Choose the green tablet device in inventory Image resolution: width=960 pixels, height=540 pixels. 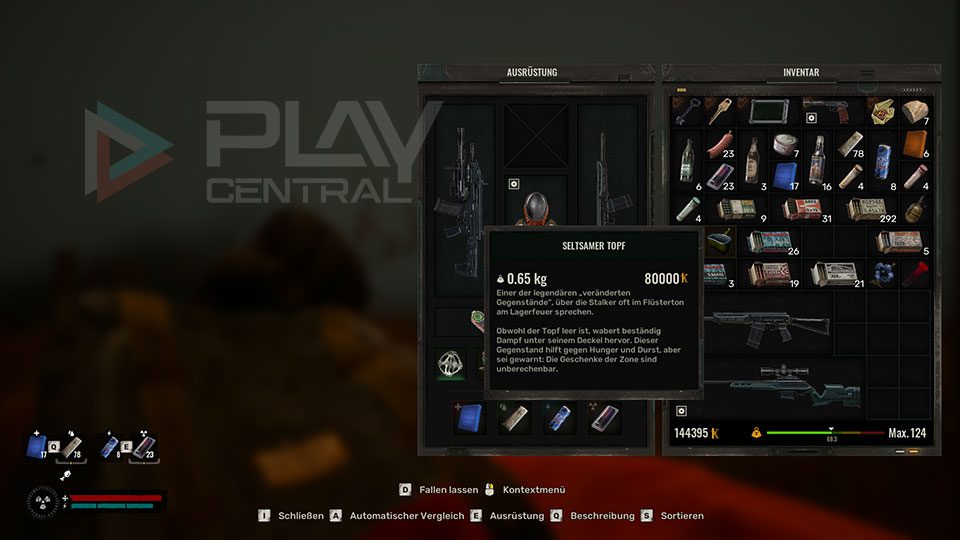[x=767, y=111]
